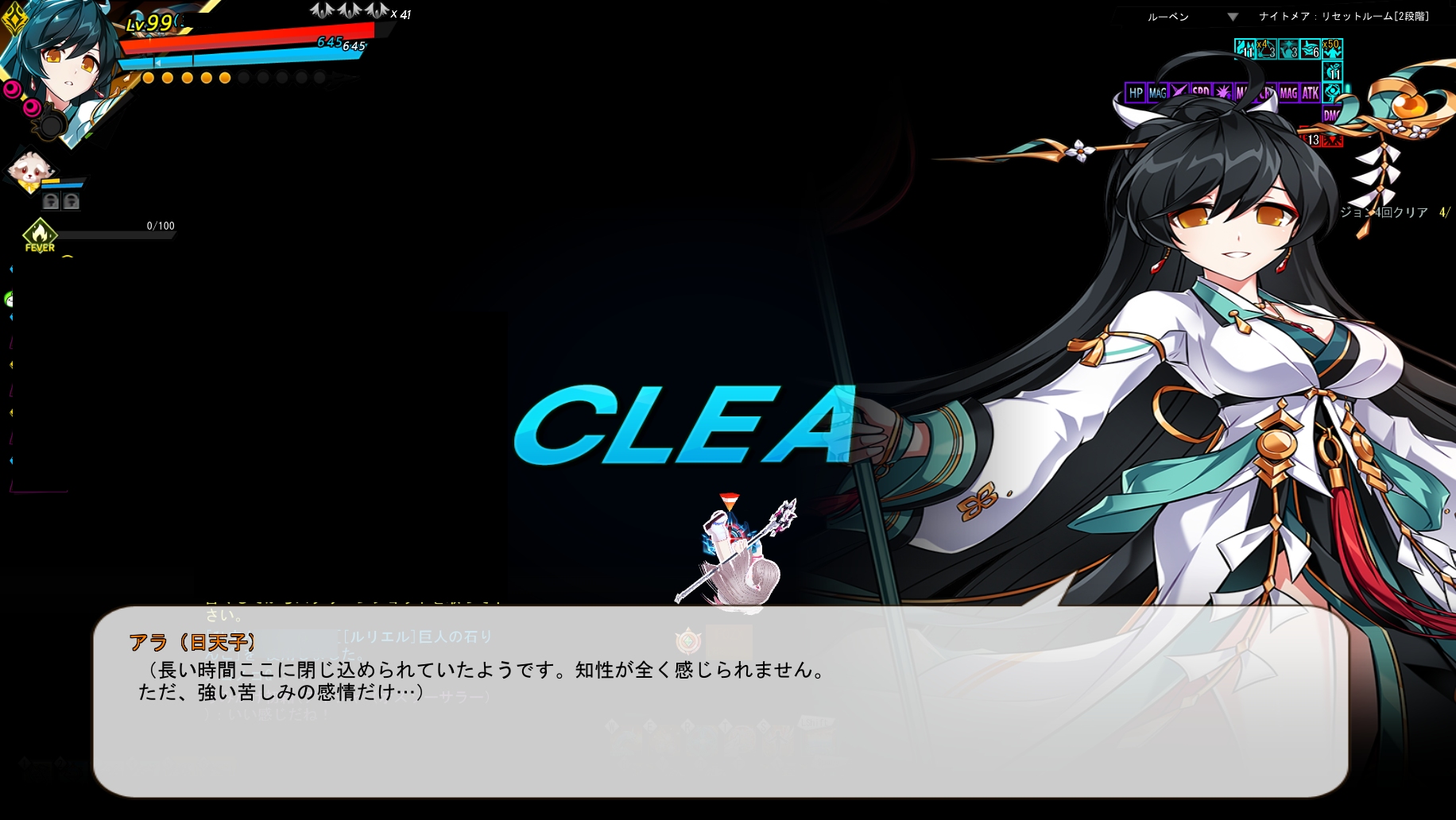
Task: Click the golden emblem beside the portrait
Action: coord(14,21)
